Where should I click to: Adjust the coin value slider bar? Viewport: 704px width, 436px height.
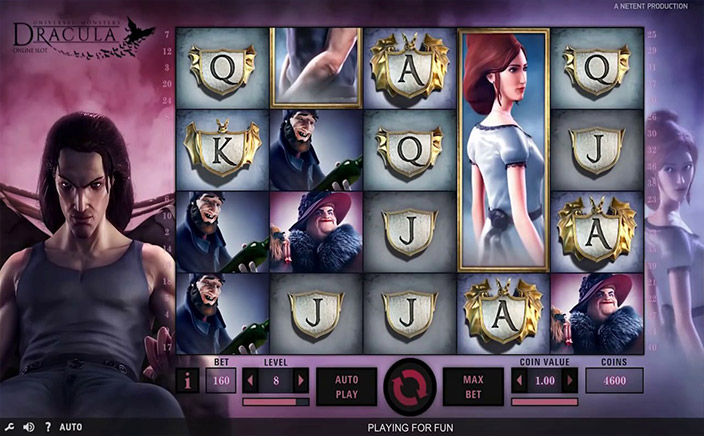click(x=545, y=402)
